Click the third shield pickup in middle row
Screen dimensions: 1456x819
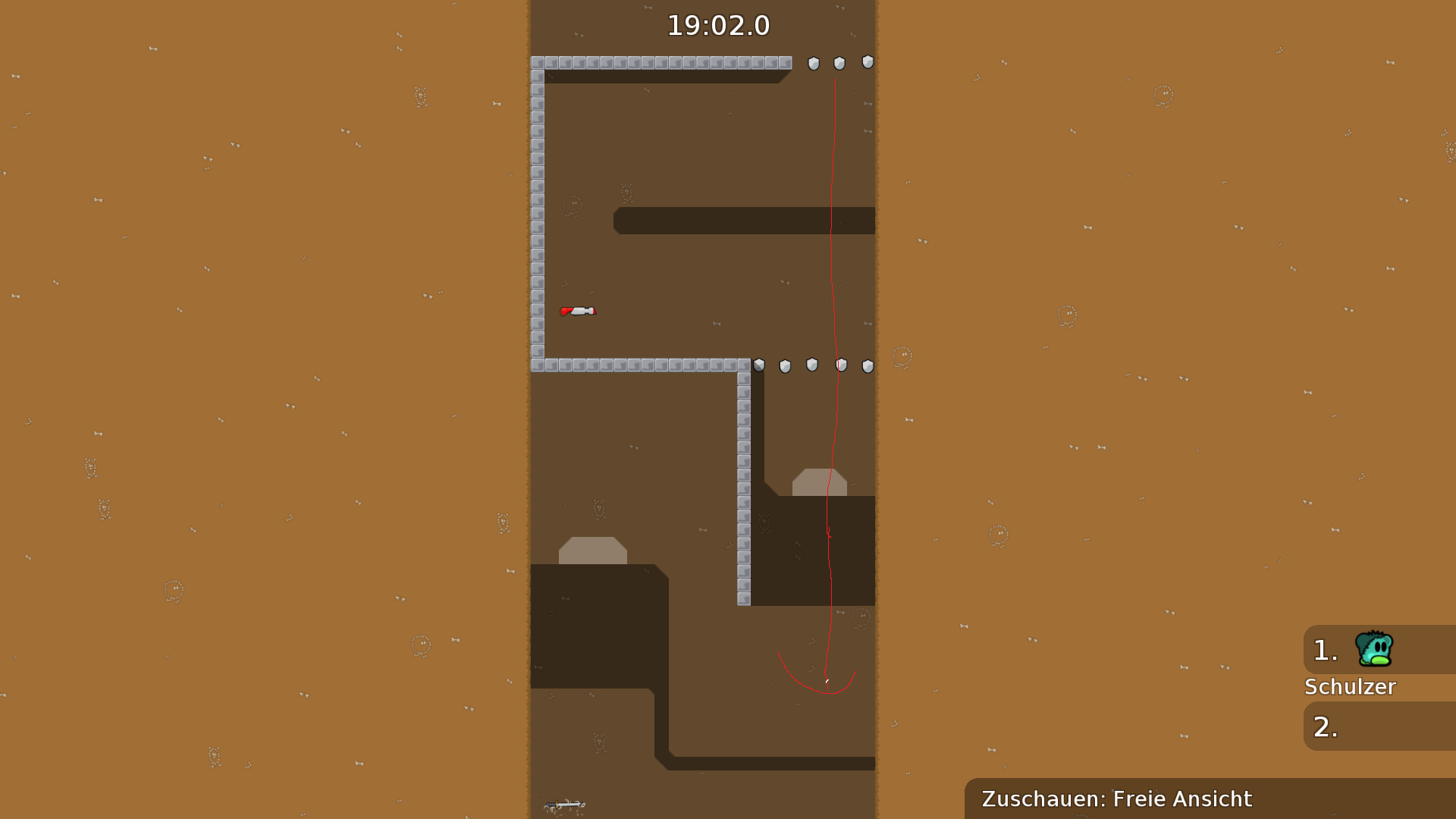(x=811, y=366)
